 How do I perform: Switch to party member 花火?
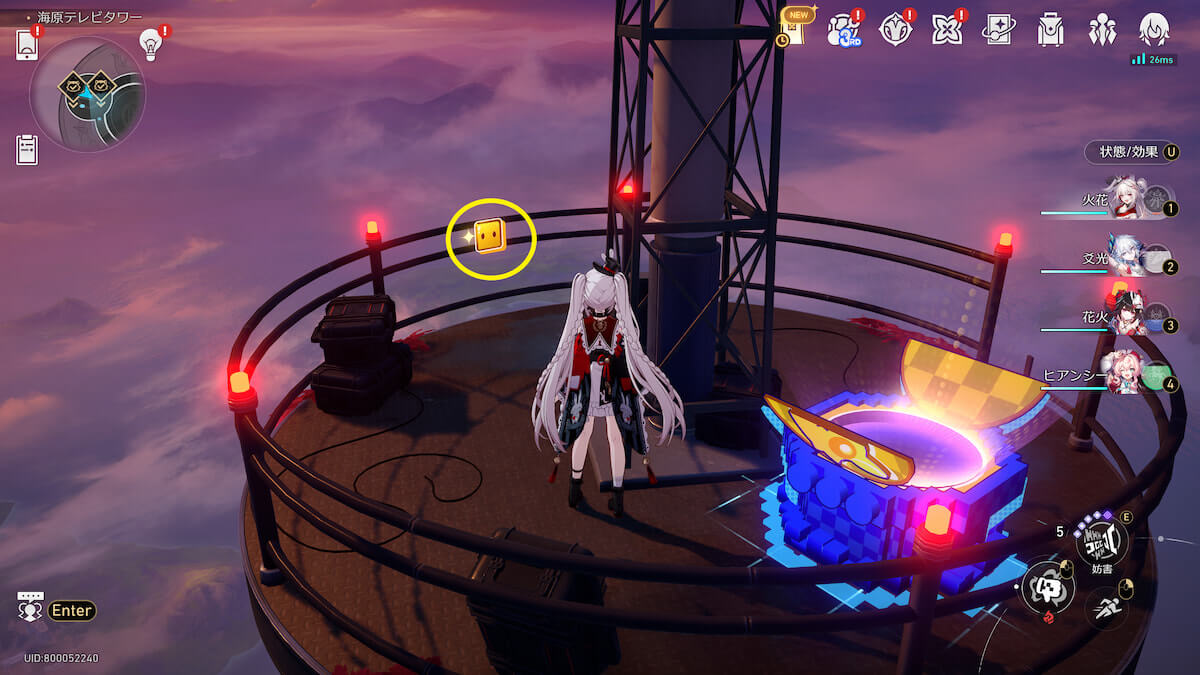point(1132,318)
